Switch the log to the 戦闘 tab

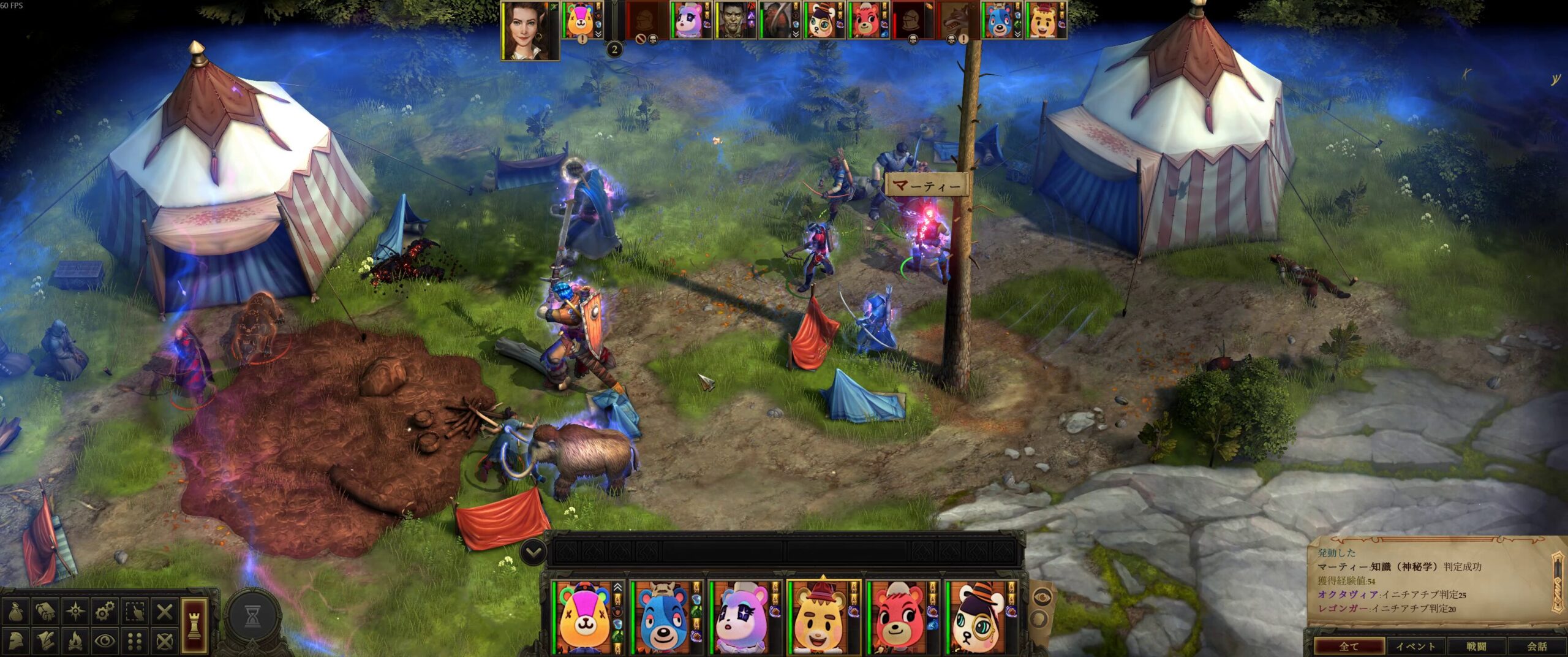1476,646
